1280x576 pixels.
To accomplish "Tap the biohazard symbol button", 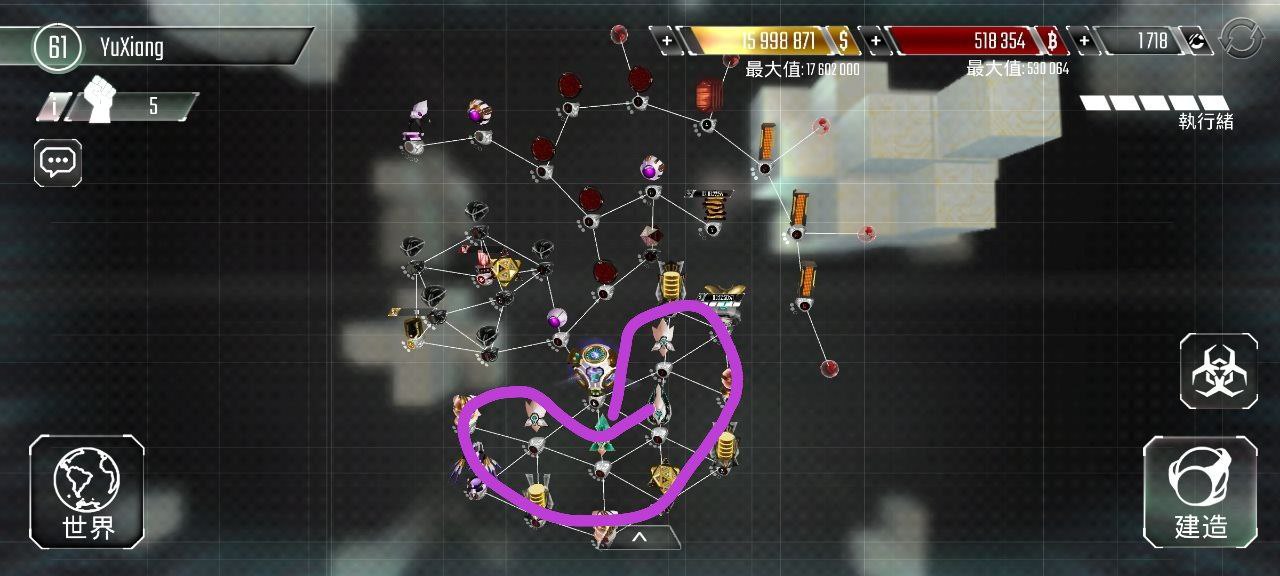I will click(1218, 371).
